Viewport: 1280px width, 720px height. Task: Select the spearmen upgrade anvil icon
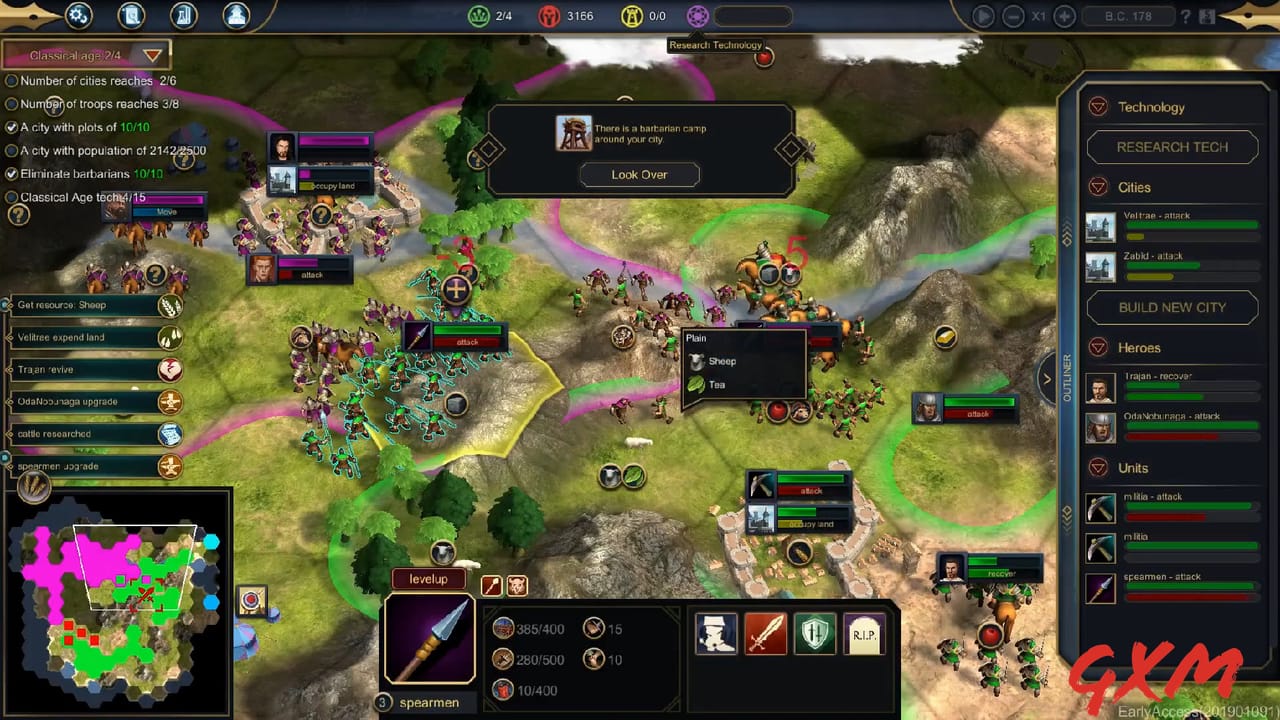pyautogui.click(x=169, y=466)
